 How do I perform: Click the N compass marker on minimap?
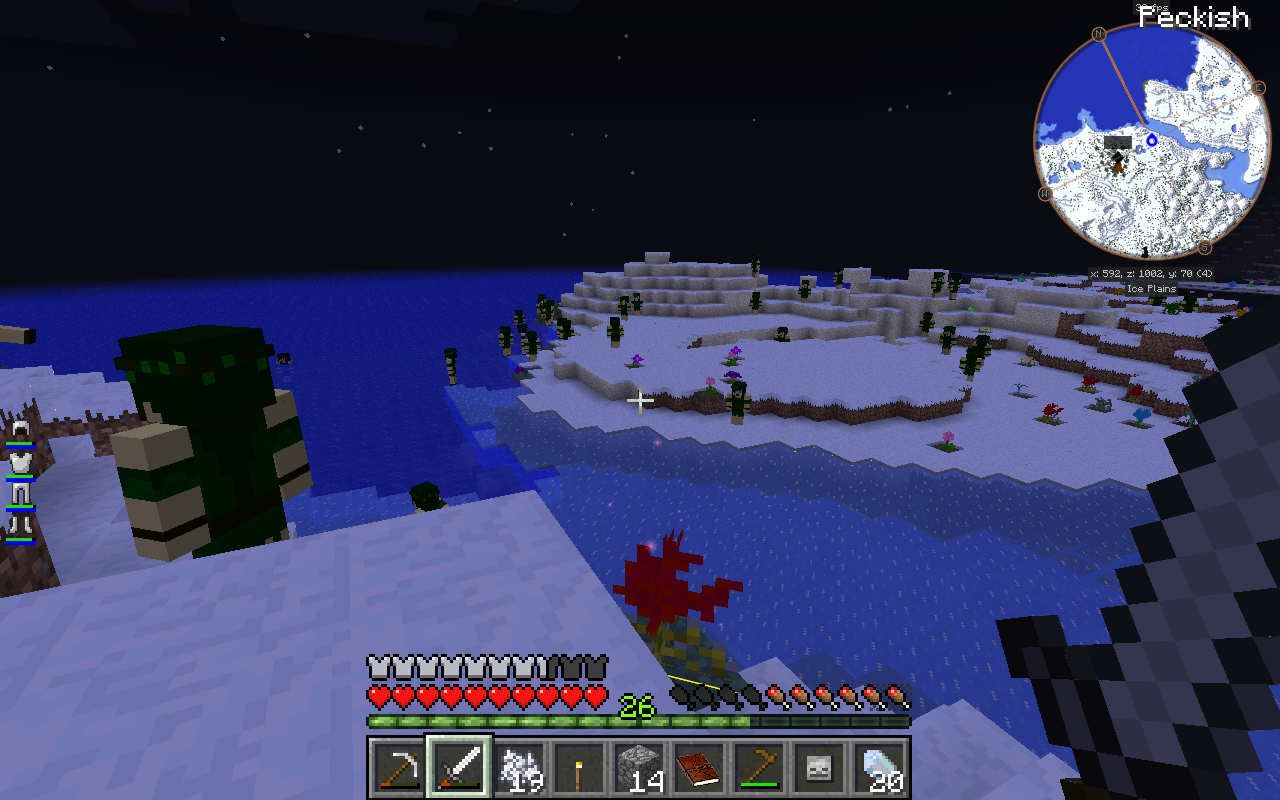[x=1100, y=34]
